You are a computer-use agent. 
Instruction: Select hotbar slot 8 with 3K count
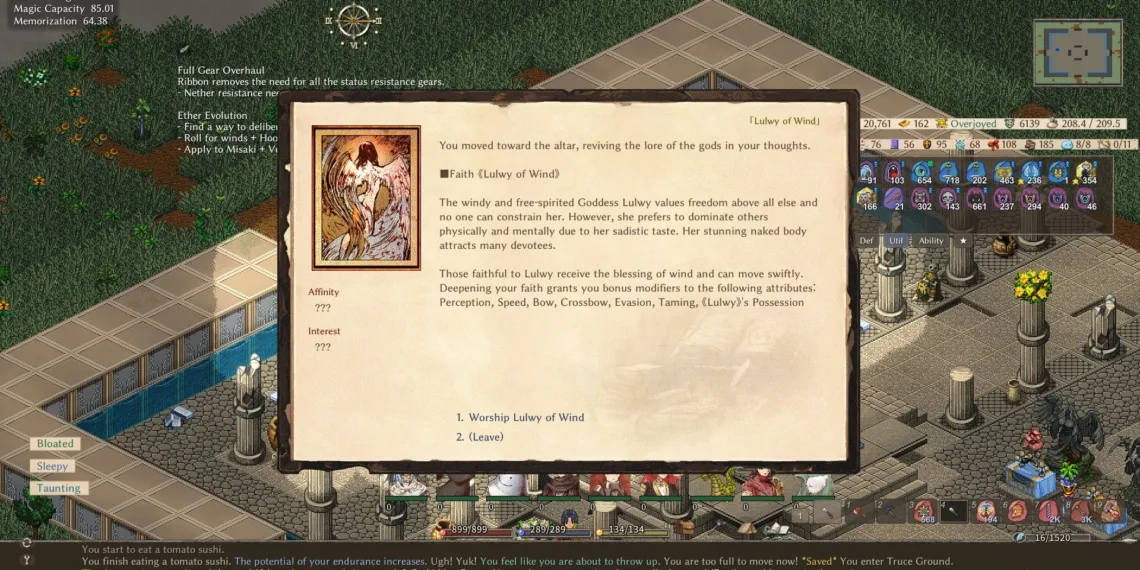[1080, 511]
